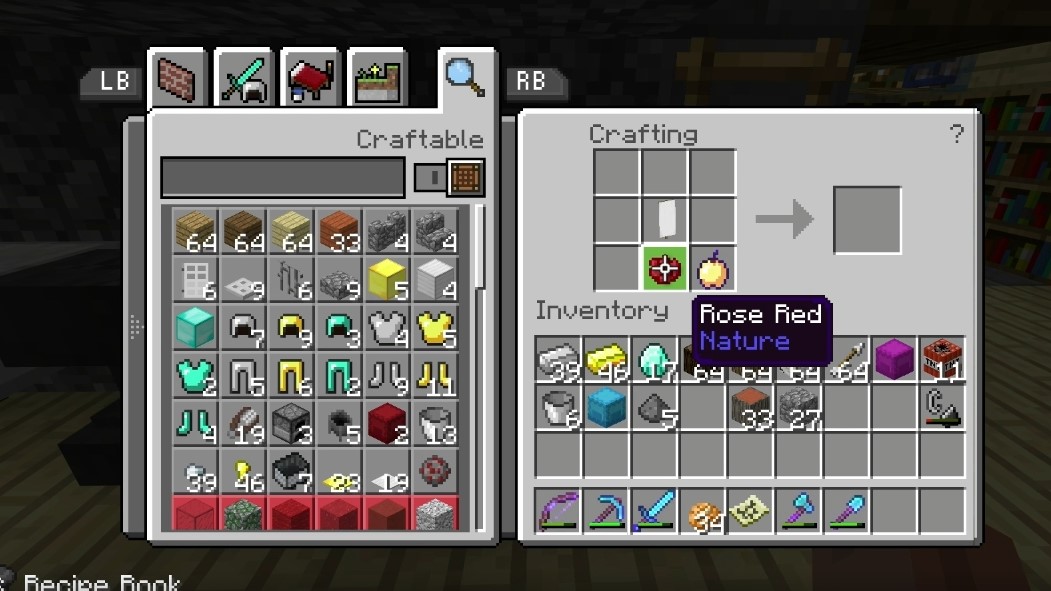Screen dimensions: 1051x591
Task: Click the Rose Red dye in crafting grid
Action: click(x=664, y=269)
